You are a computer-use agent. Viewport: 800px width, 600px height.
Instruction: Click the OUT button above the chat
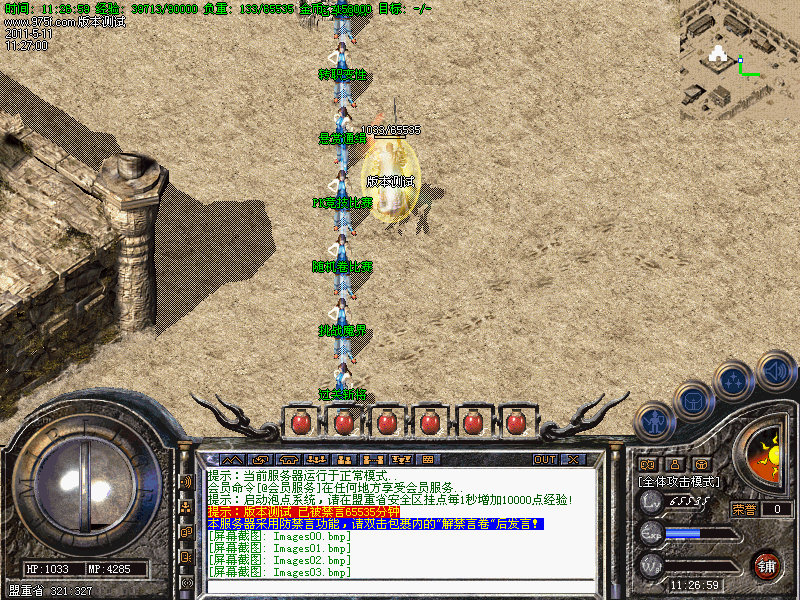[x=544, y=460]
